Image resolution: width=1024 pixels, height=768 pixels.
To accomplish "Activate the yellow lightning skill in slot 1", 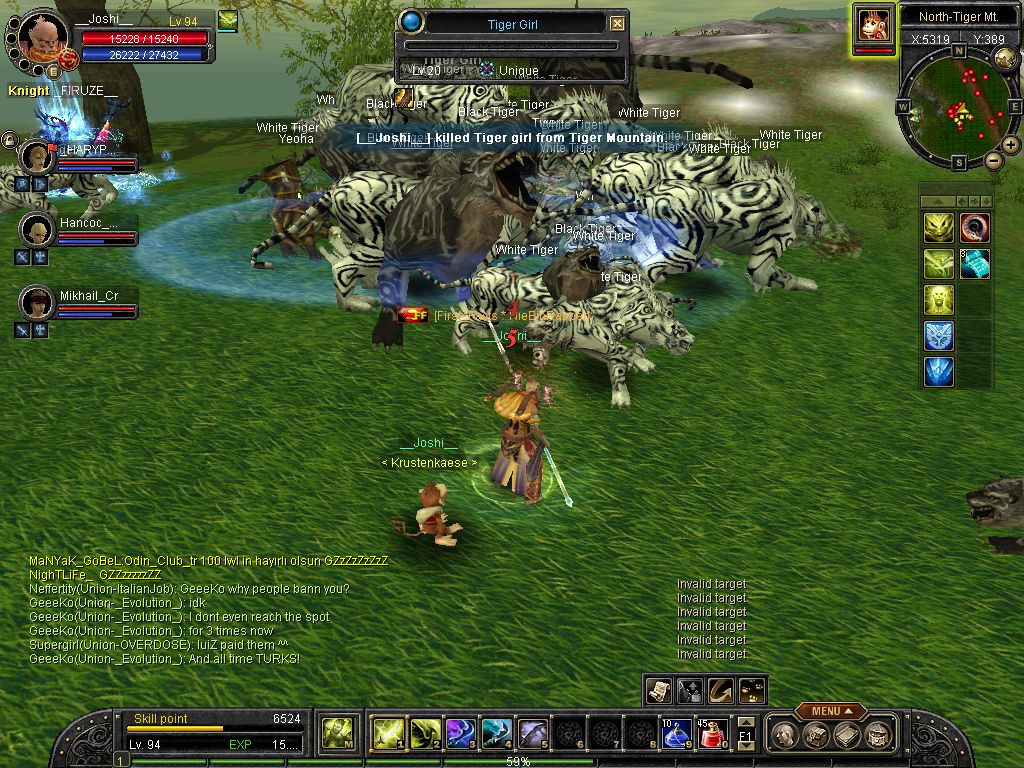I will [387, 735].
